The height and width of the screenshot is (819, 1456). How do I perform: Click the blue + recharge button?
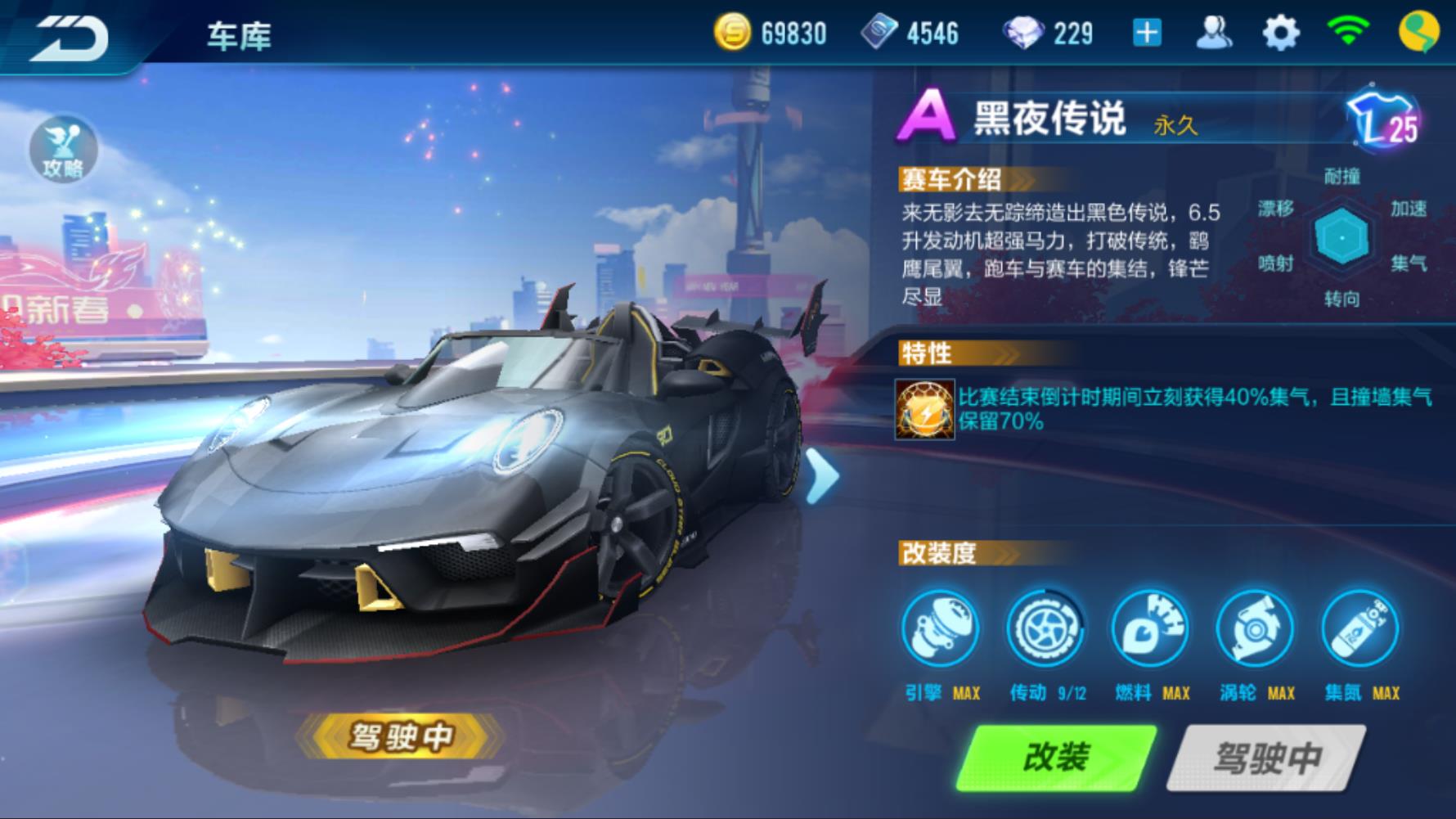tap(1148, 33)
